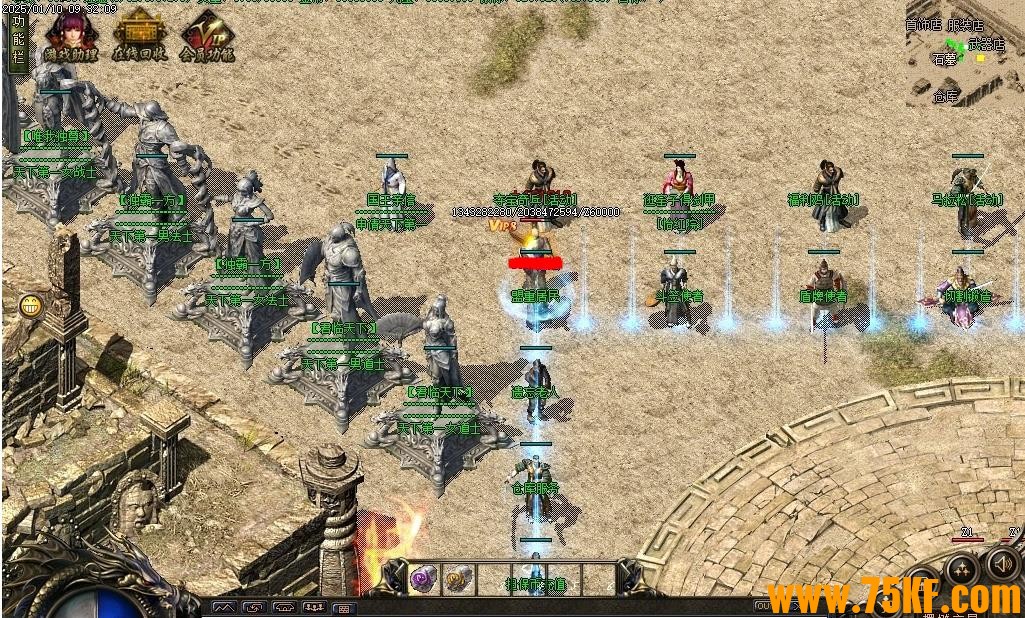Open the 在线回收 online recycling chest
Image resolution: width=1025 pixels, height=618 pixels.
(138, 35)
